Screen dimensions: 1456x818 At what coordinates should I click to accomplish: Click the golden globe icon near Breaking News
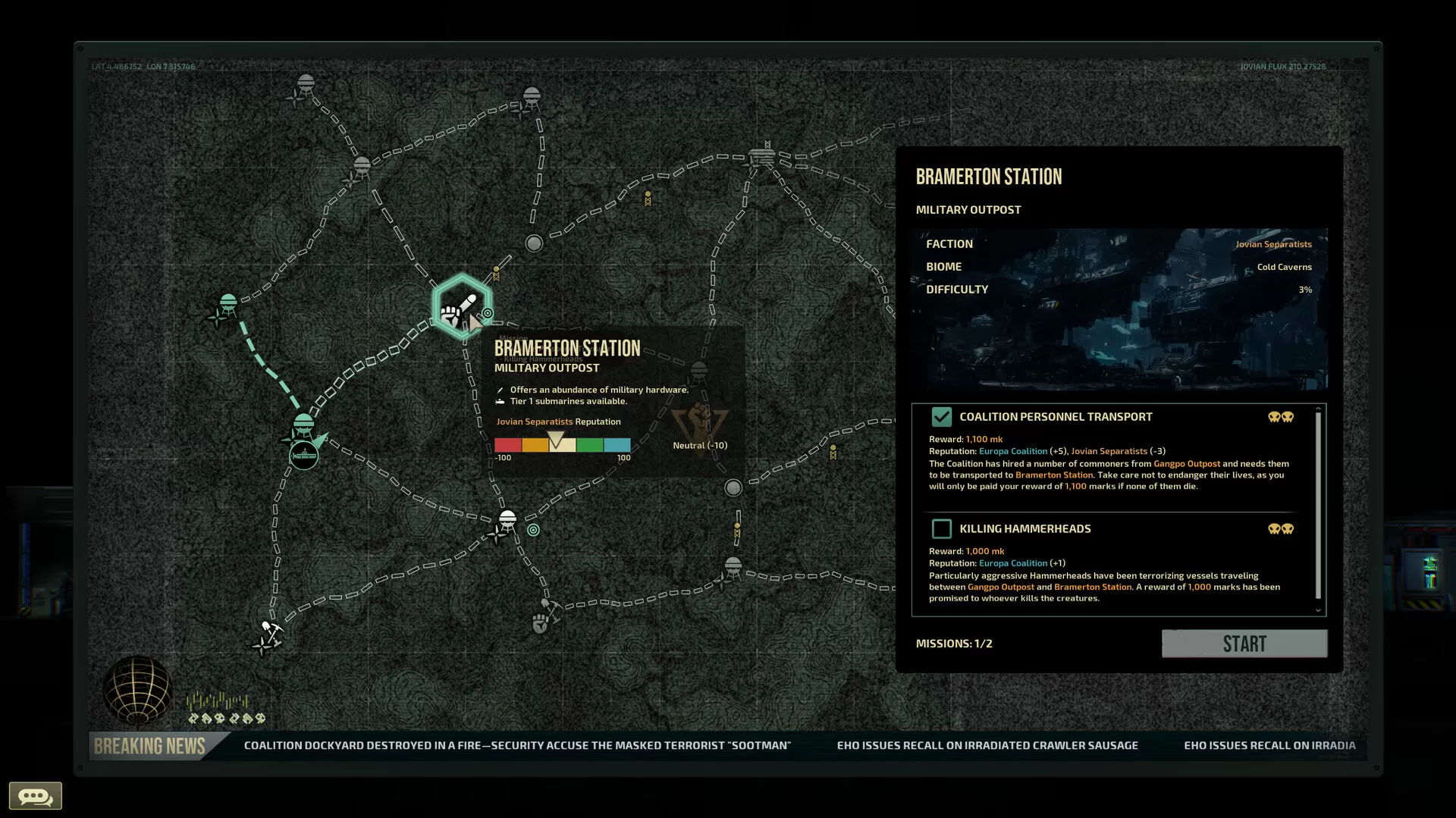click(136, 691)
